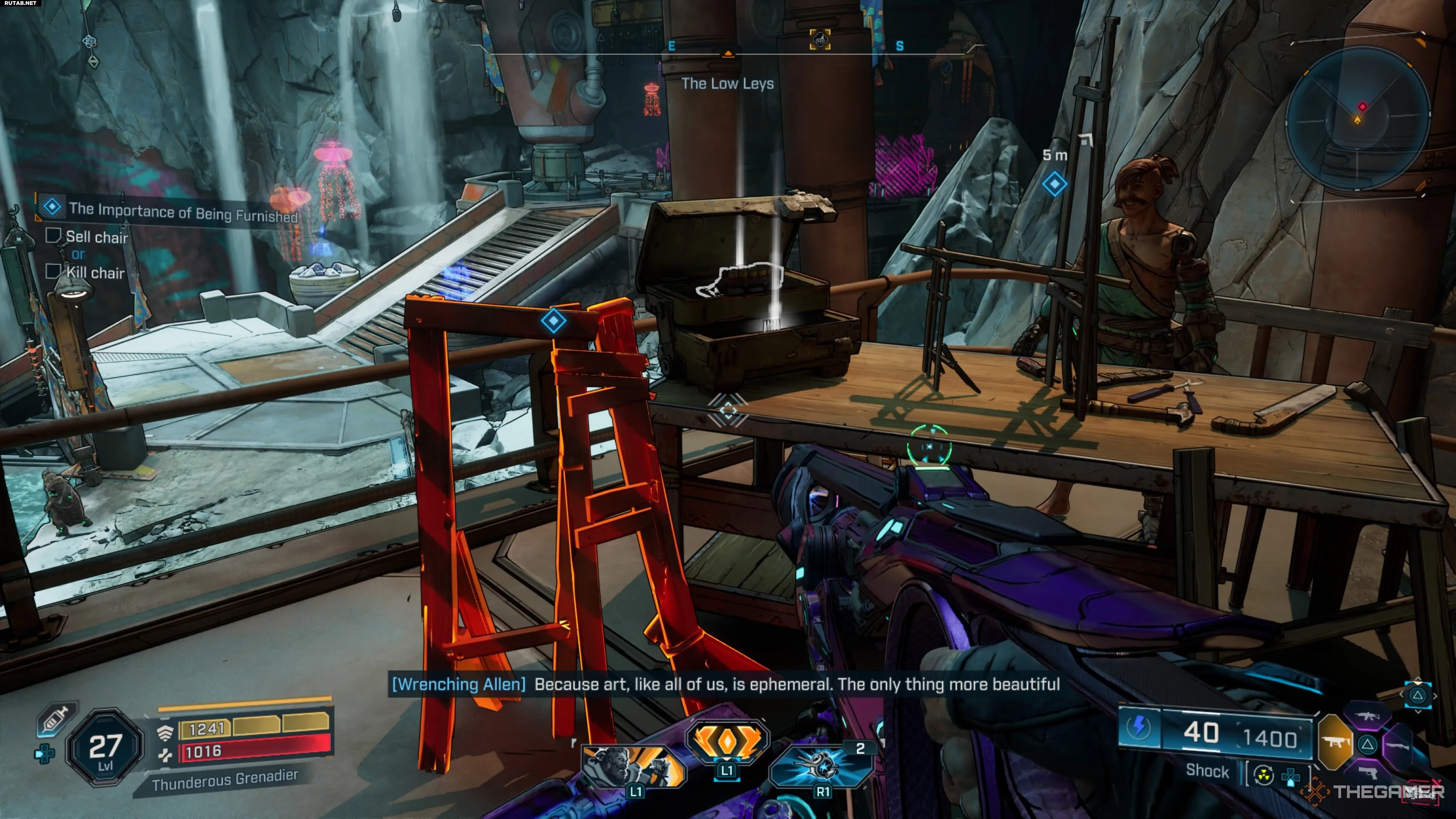Viewport: 1456px width, 819px height.
Task: Throw the blue grenade ordnance
Action: click(x=821, y=766)
